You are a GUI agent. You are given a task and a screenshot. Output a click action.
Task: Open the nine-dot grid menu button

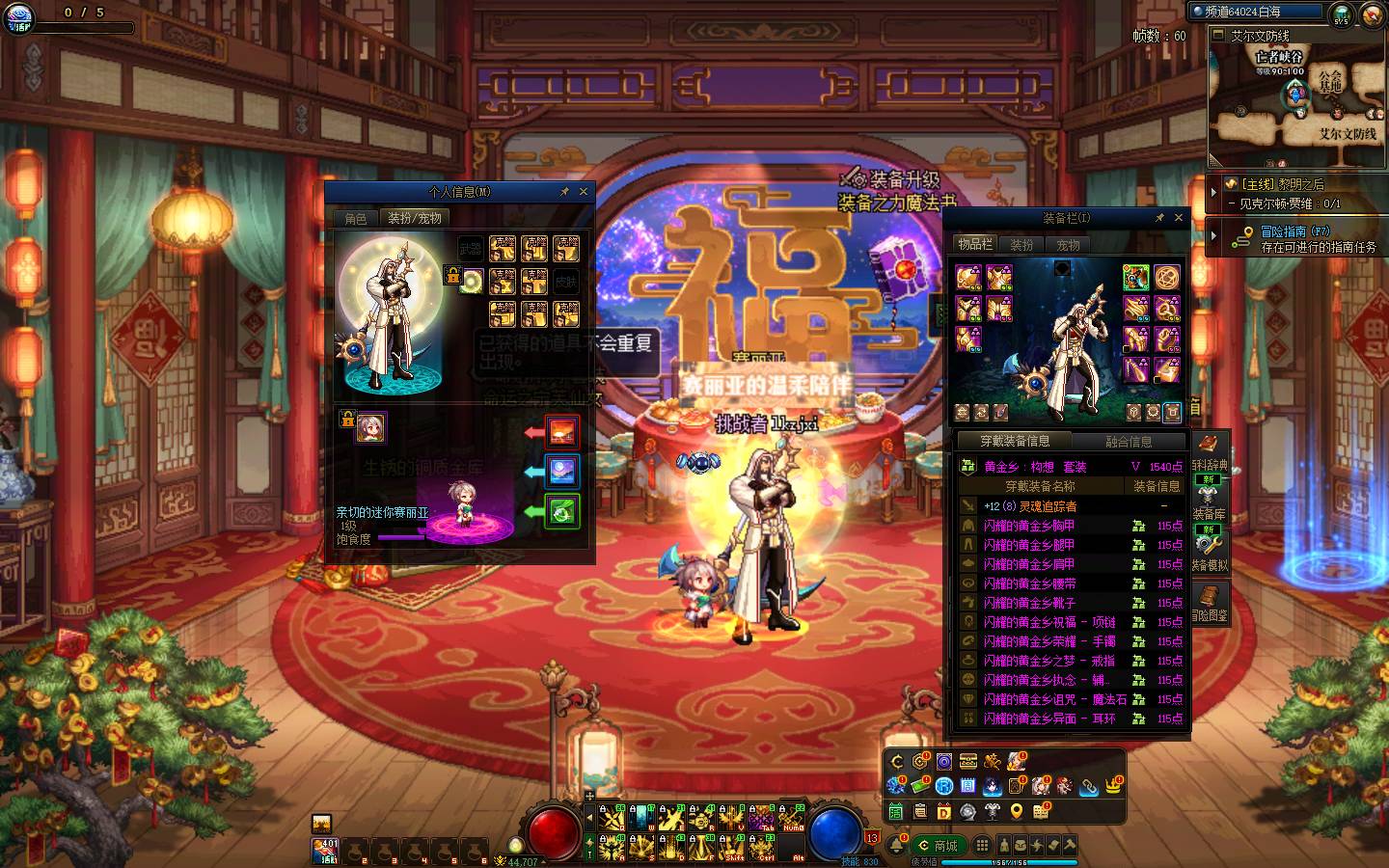982,846
